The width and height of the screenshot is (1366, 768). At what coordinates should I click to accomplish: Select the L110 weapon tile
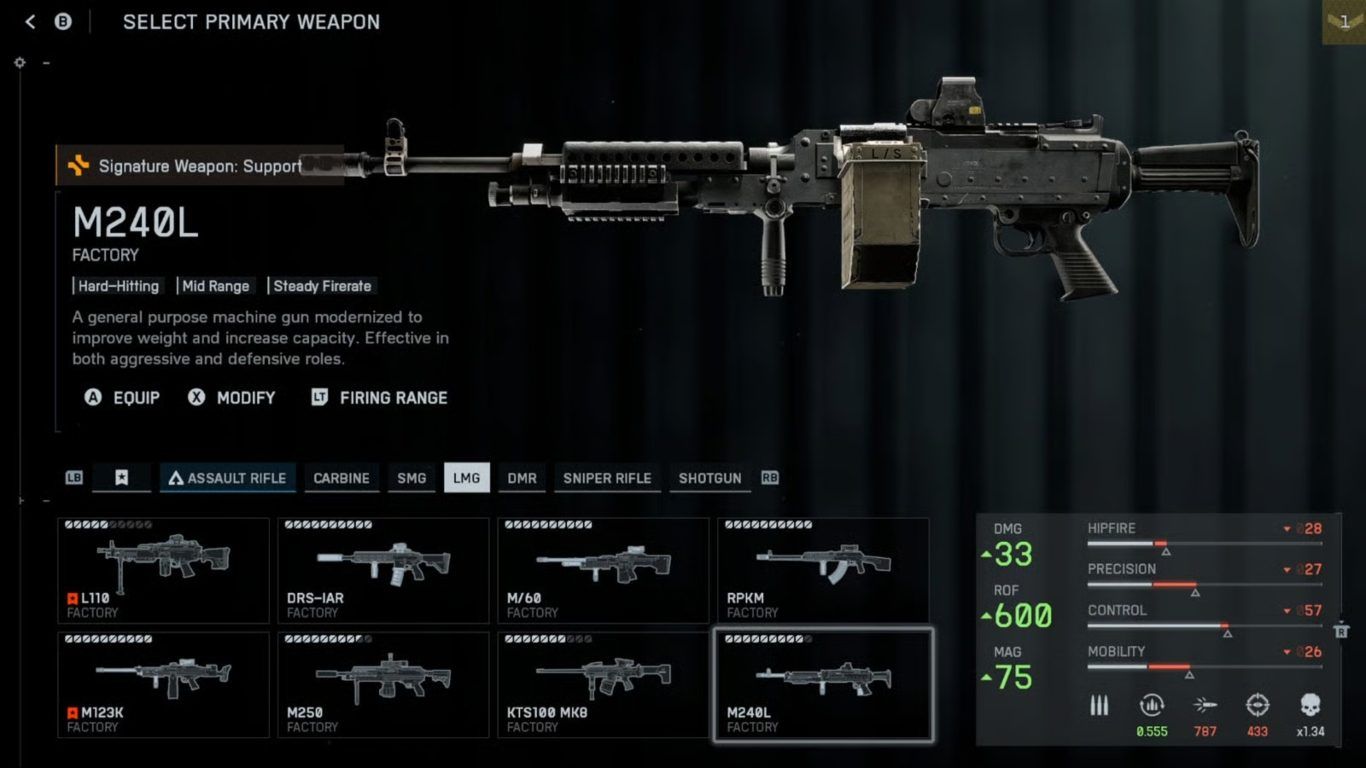click(163, 570)
